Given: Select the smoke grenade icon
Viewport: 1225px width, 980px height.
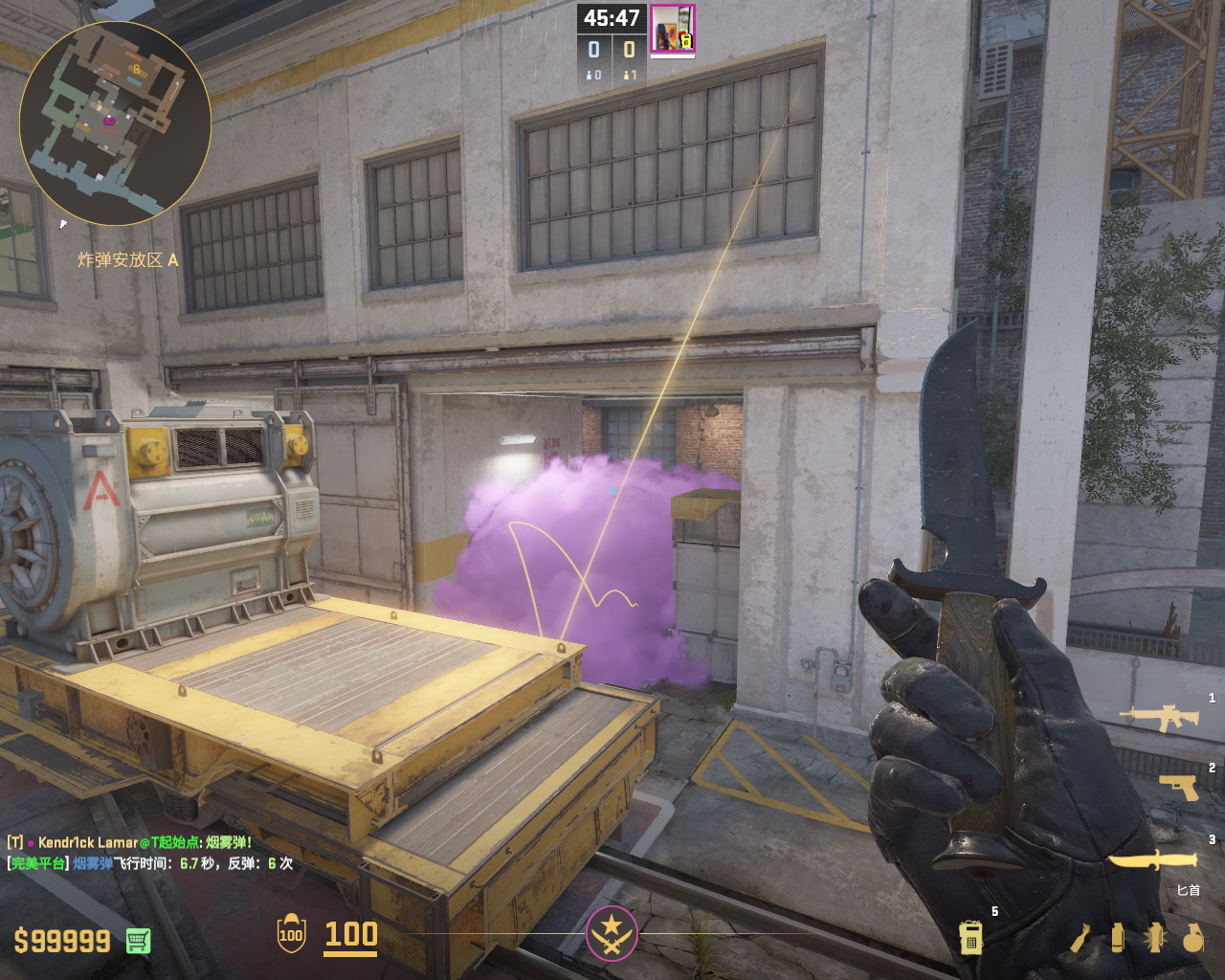Looking at the screenshot, I should (1117, 938).
